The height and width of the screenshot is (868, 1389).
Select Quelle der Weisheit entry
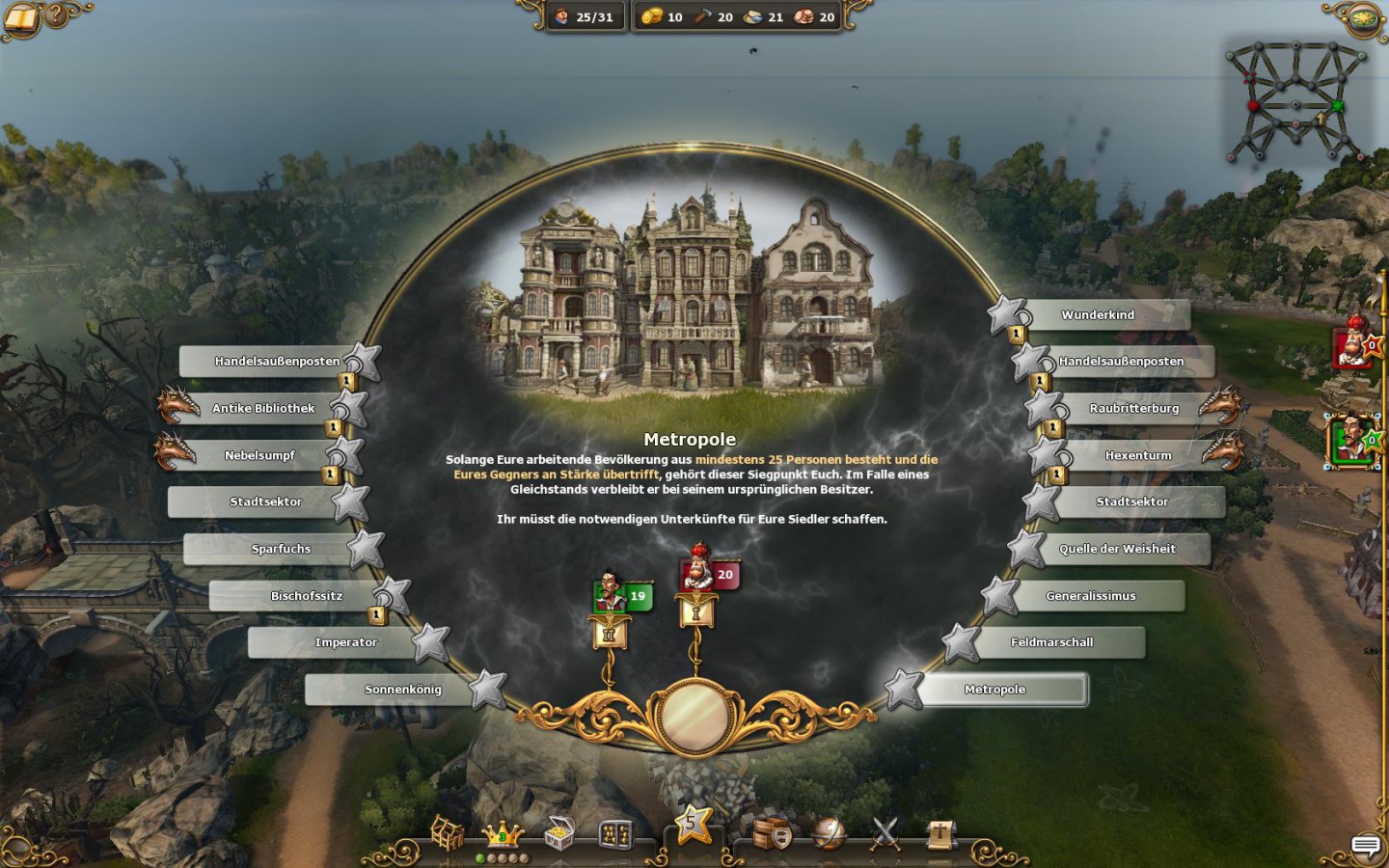[x=1117, y=549]
